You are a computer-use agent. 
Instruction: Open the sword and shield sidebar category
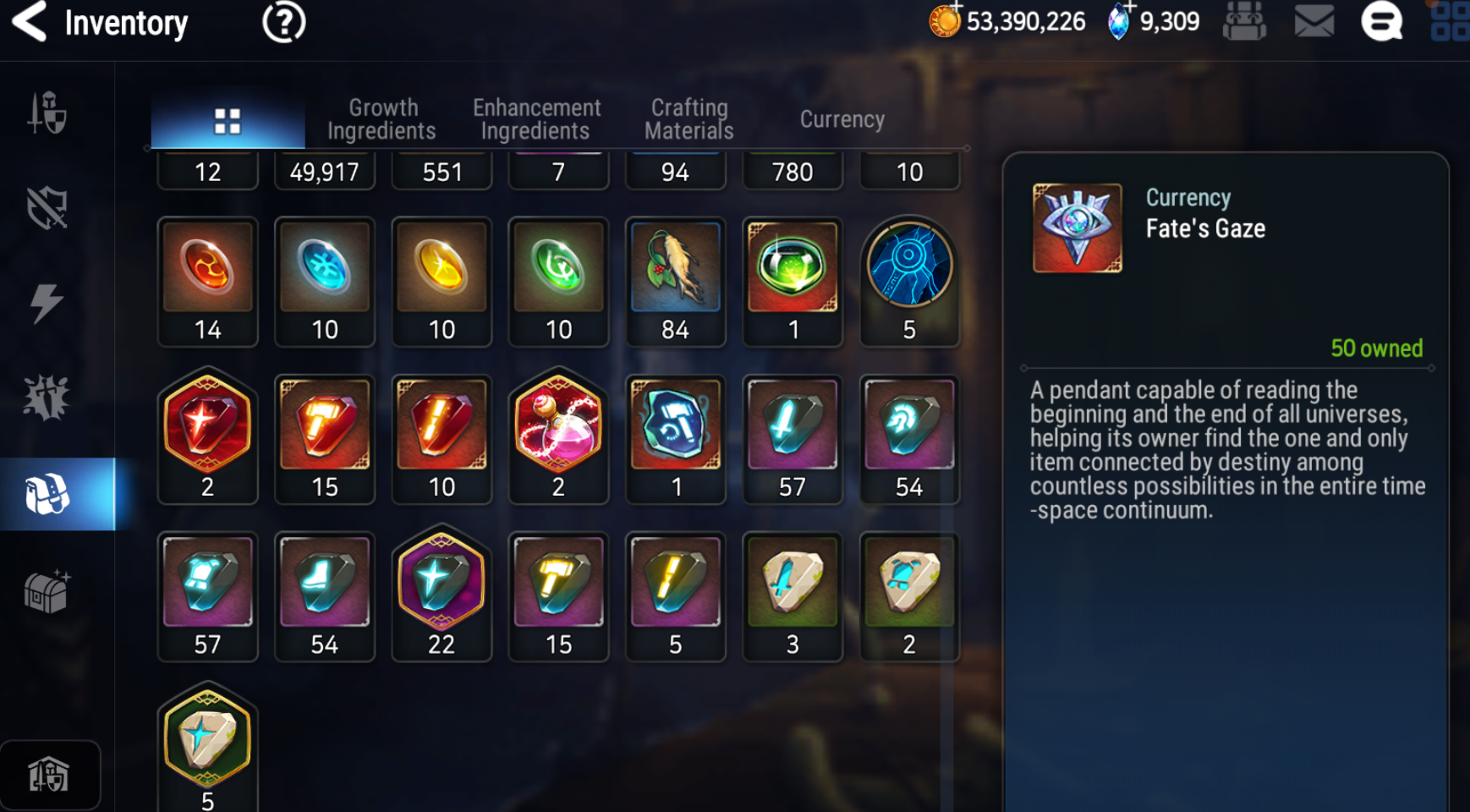point(47,113)
